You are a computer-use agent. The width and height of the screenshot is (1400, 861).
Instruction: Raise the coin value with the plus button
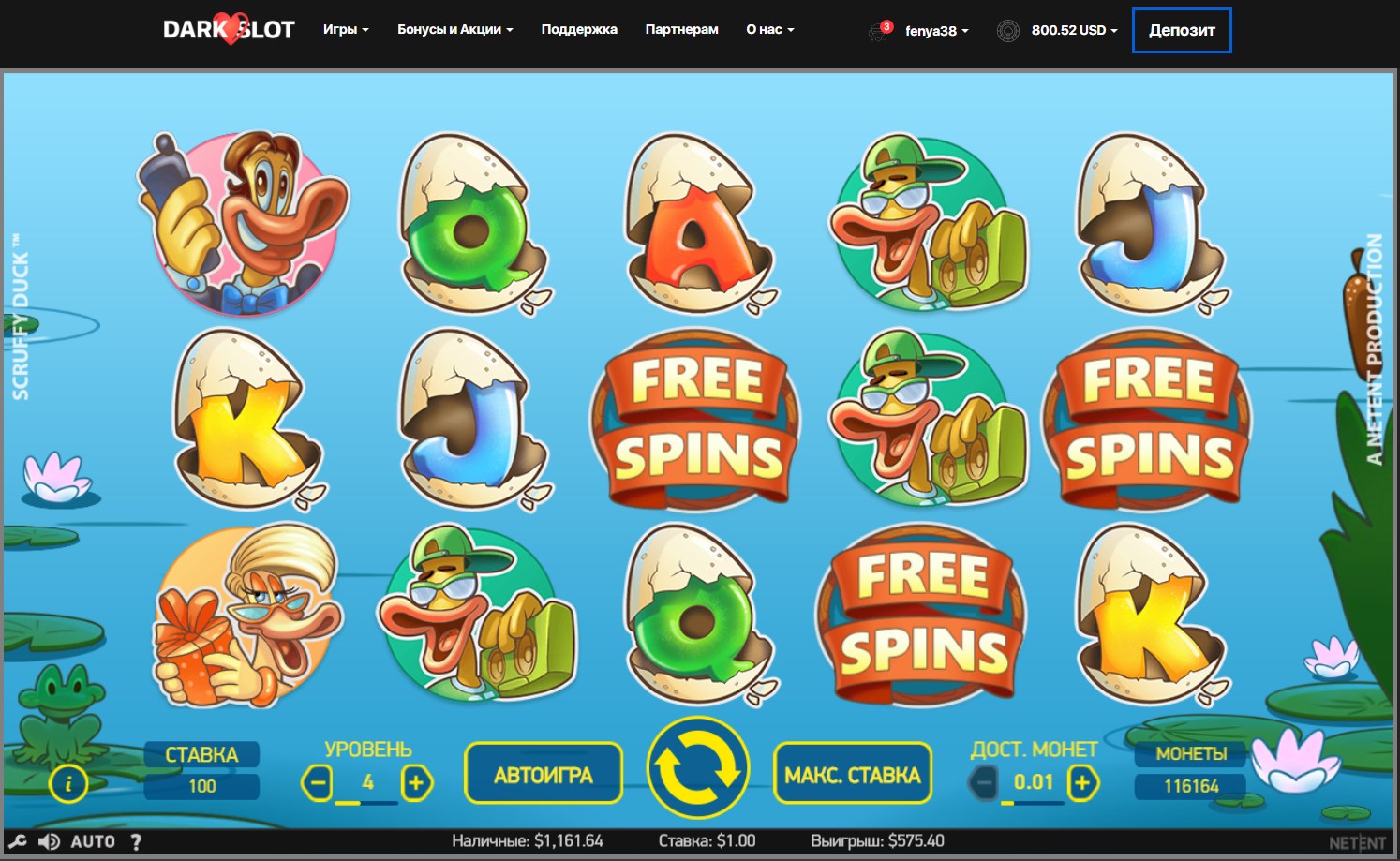(x=1082, y=782)
